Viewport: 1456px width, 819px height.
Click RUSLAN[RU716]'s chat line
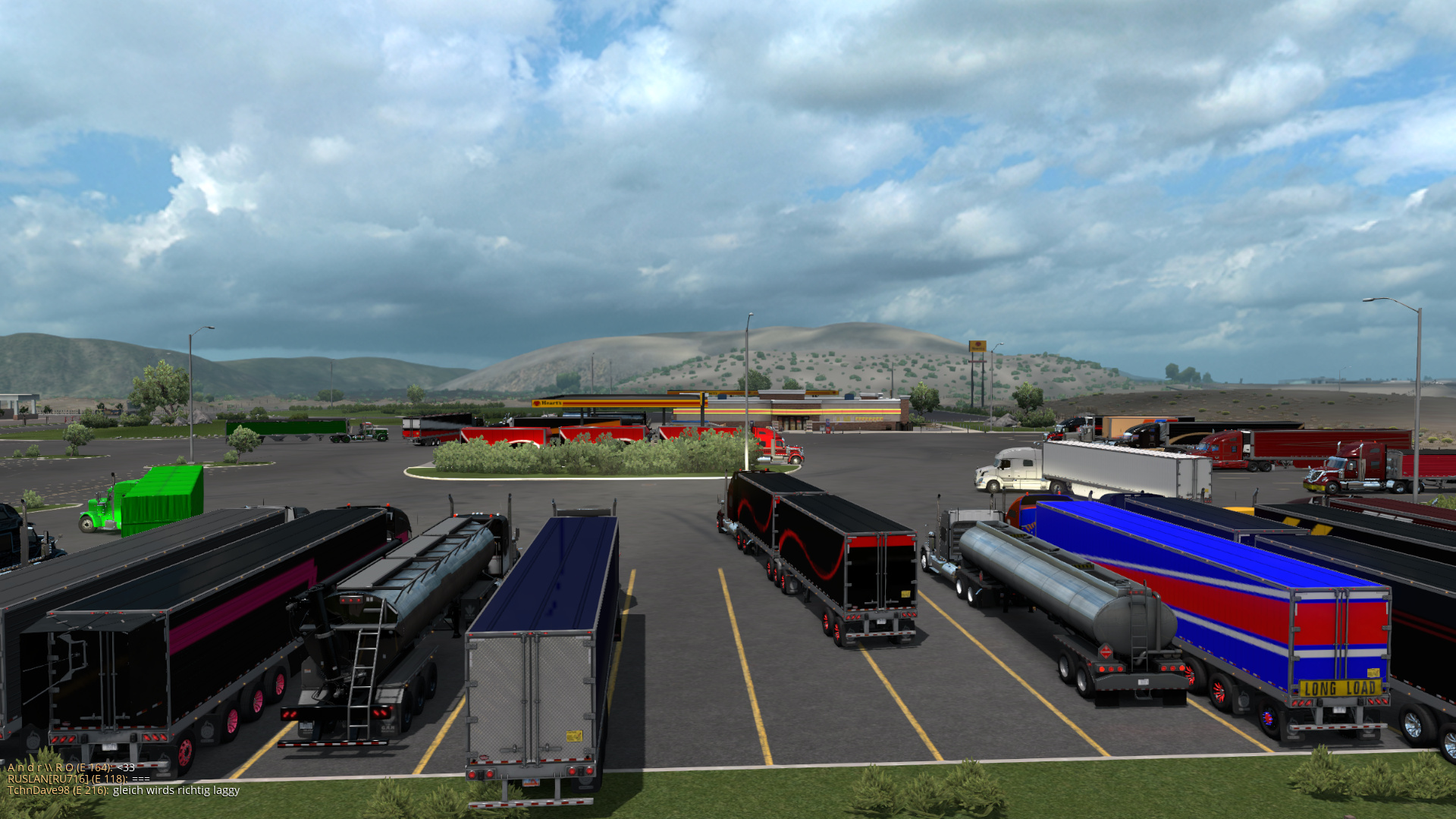coord(79,779)
